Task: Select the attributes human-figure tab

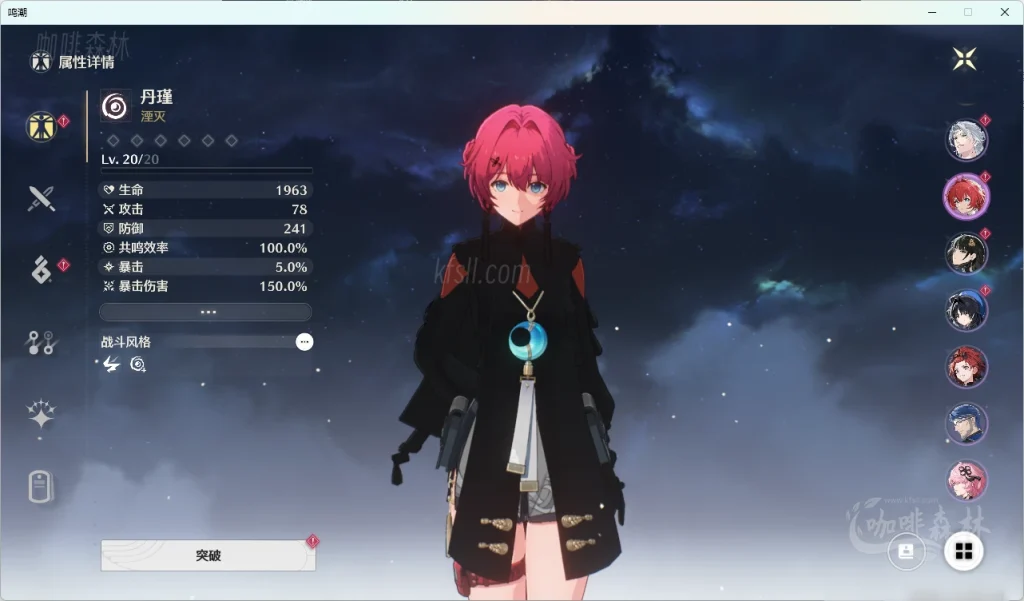Action: click(x=41, y=127)
